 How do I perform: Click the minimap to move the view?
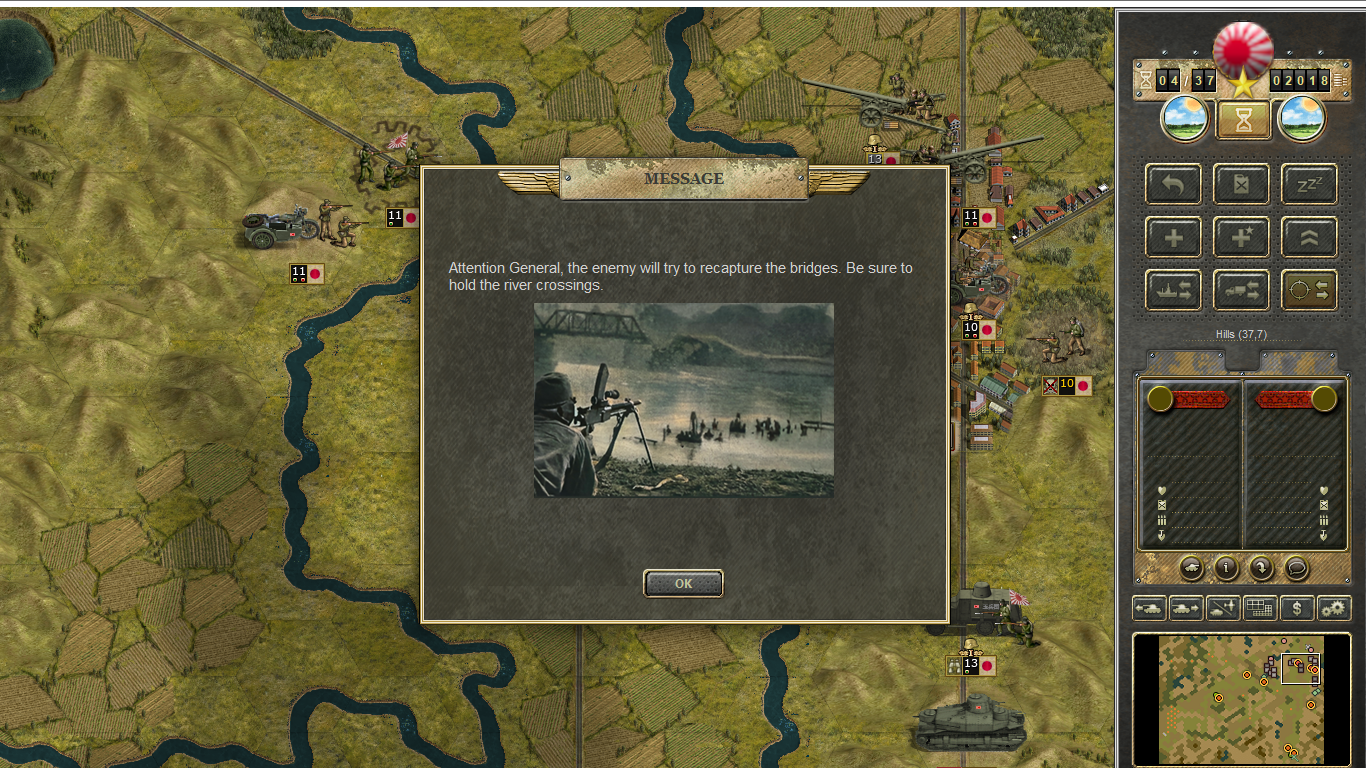pos(1241,698)
